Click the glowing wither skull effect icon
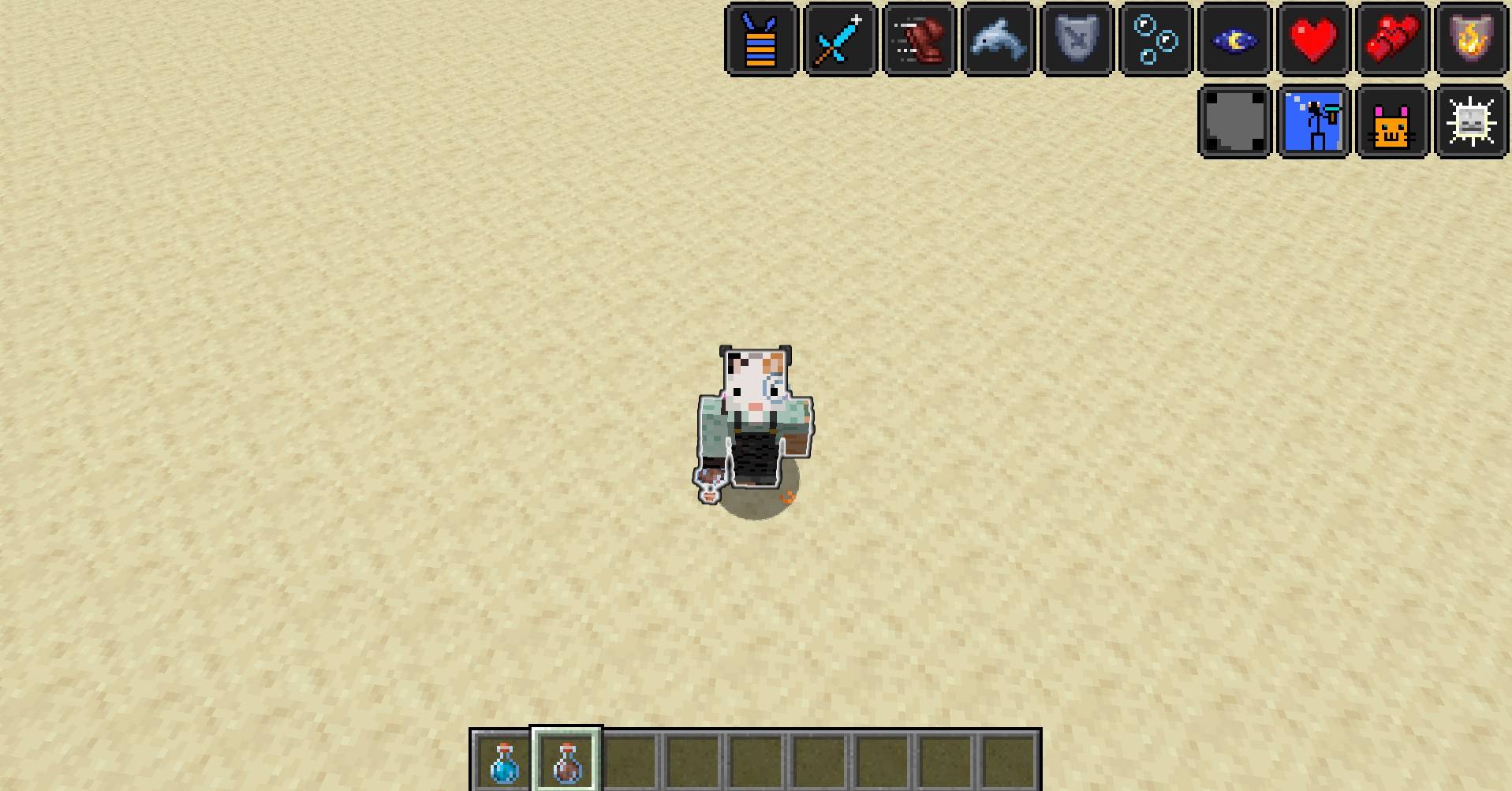 1470,121
